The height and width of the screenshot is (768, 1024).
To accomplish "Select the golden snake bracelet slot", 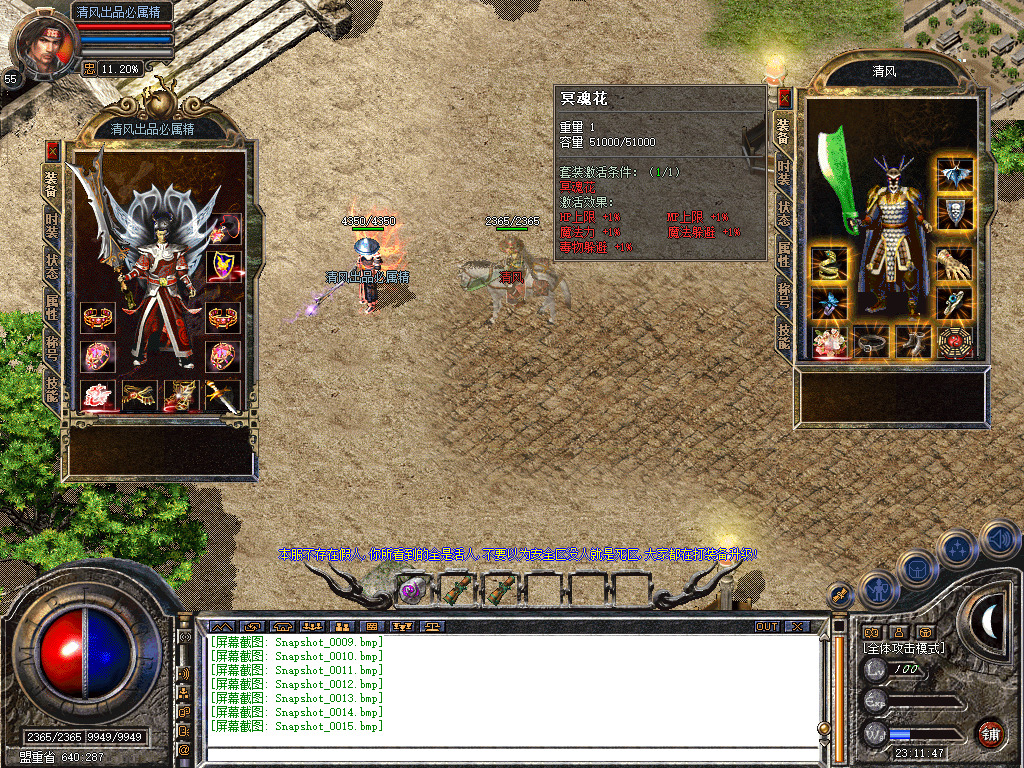I will click(x=829, y=263).
